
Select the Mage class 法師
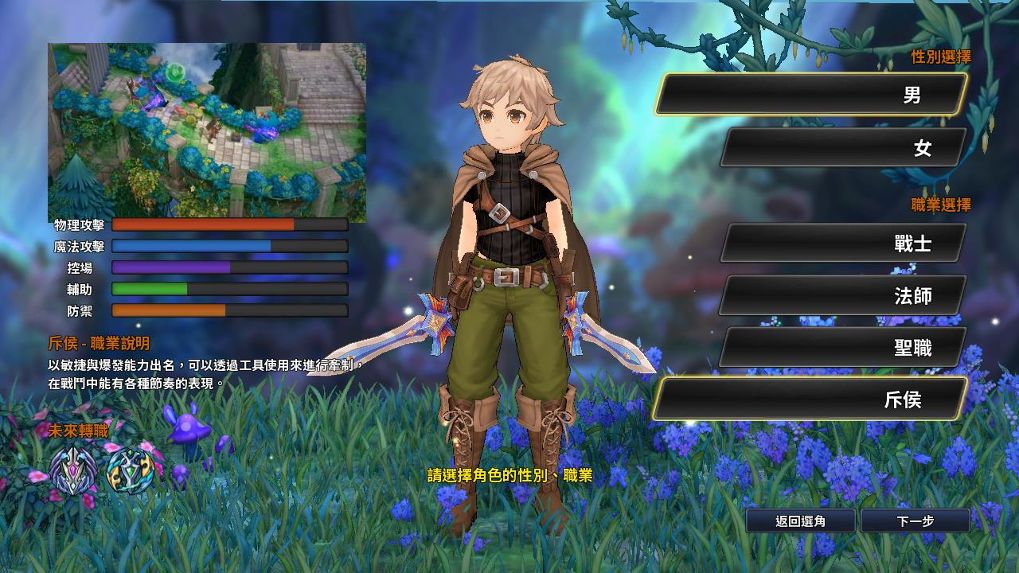(843, 296)
